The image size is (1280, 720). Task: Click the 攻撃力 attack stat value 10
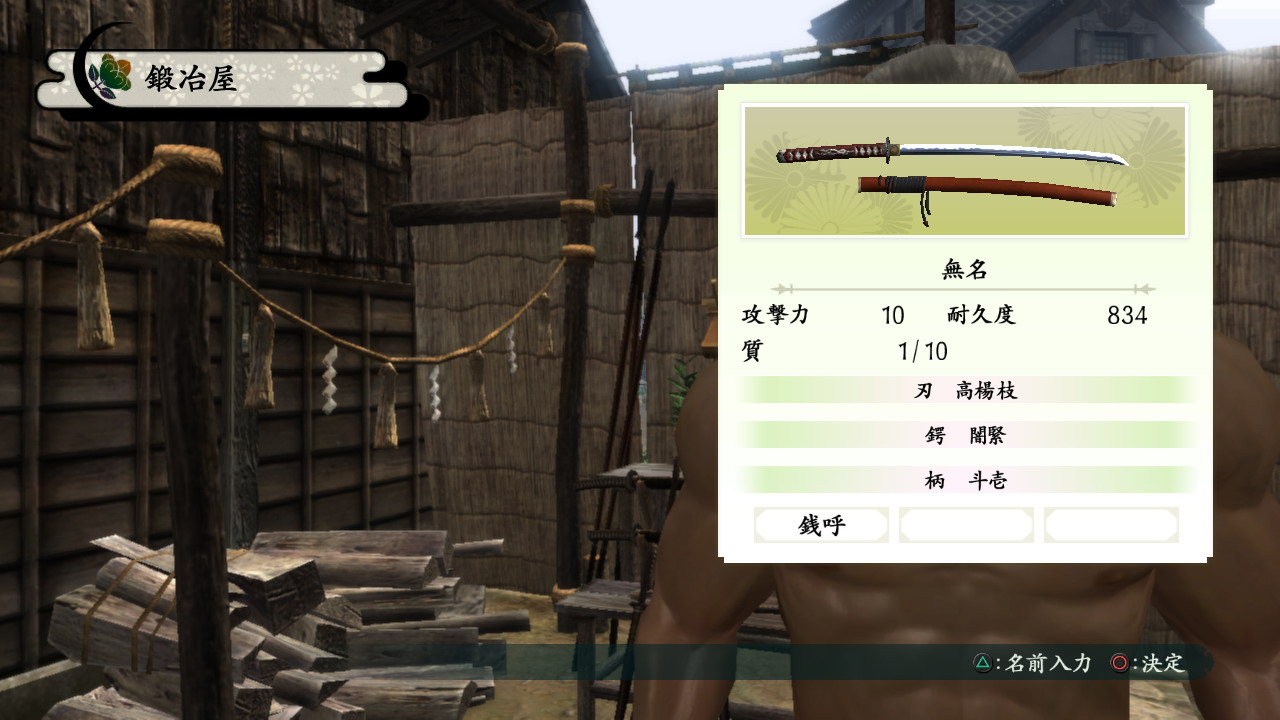(891, 315)
